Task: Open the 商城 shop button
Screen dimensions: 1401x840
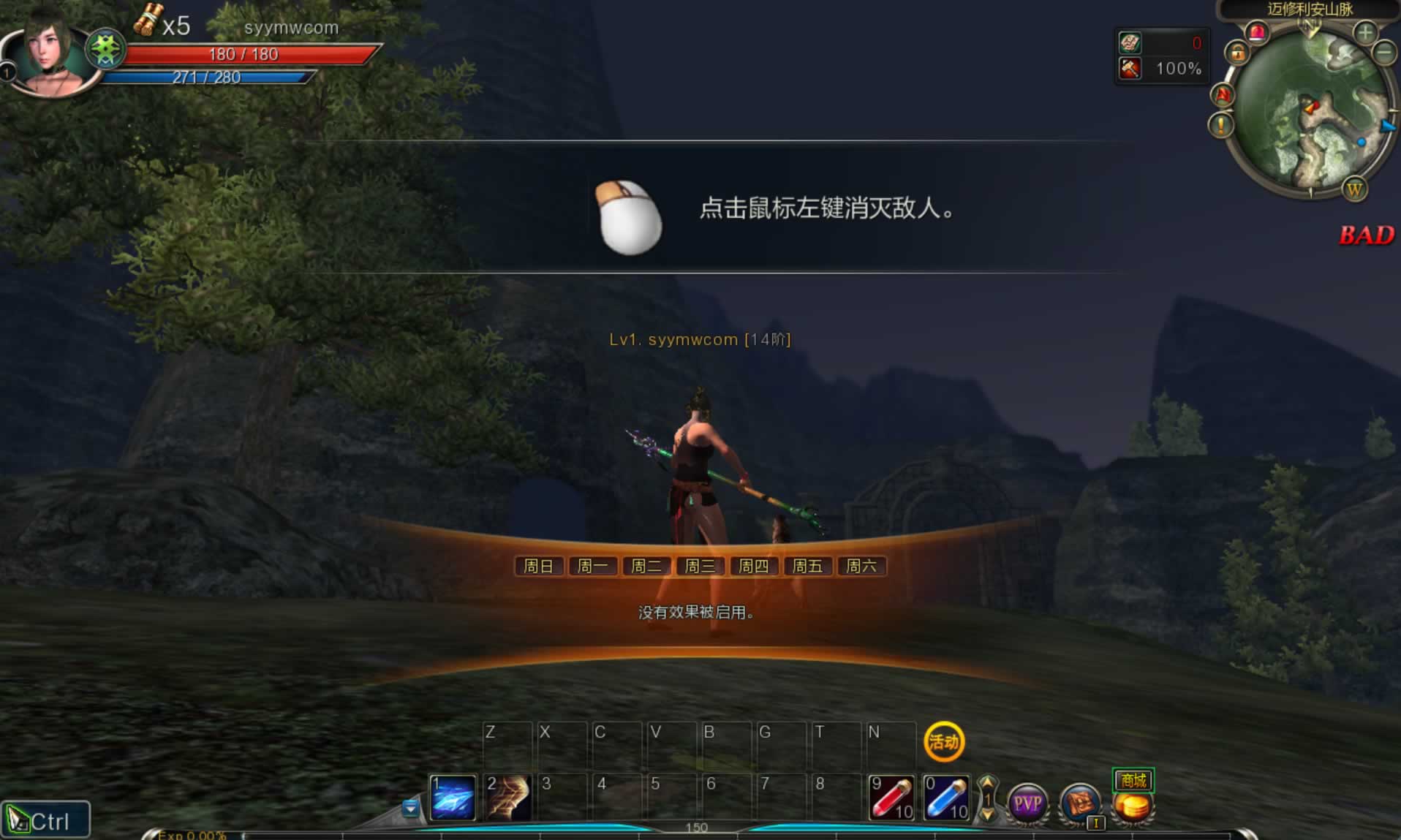Action: click(x=1133, y=780)
